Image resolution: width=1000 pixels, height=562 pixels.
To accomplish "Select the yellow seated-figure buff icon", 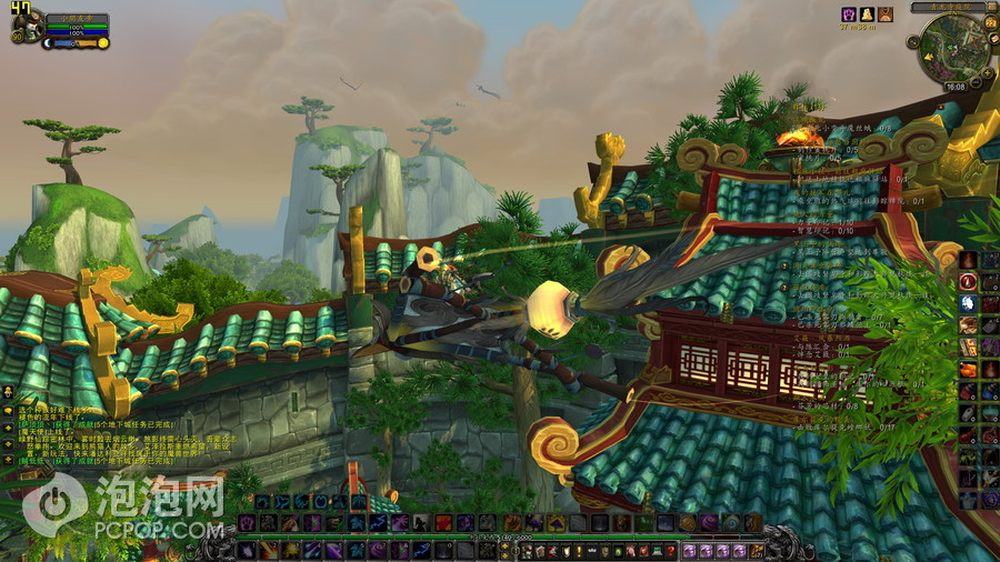I will point(867,14).
